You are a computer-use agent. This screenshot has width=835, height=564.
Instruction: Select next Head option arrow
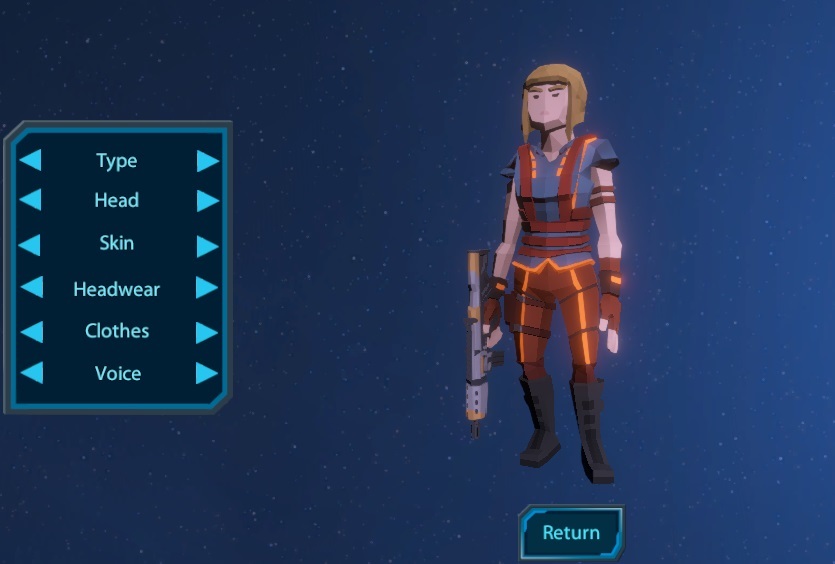pos(207,200)
